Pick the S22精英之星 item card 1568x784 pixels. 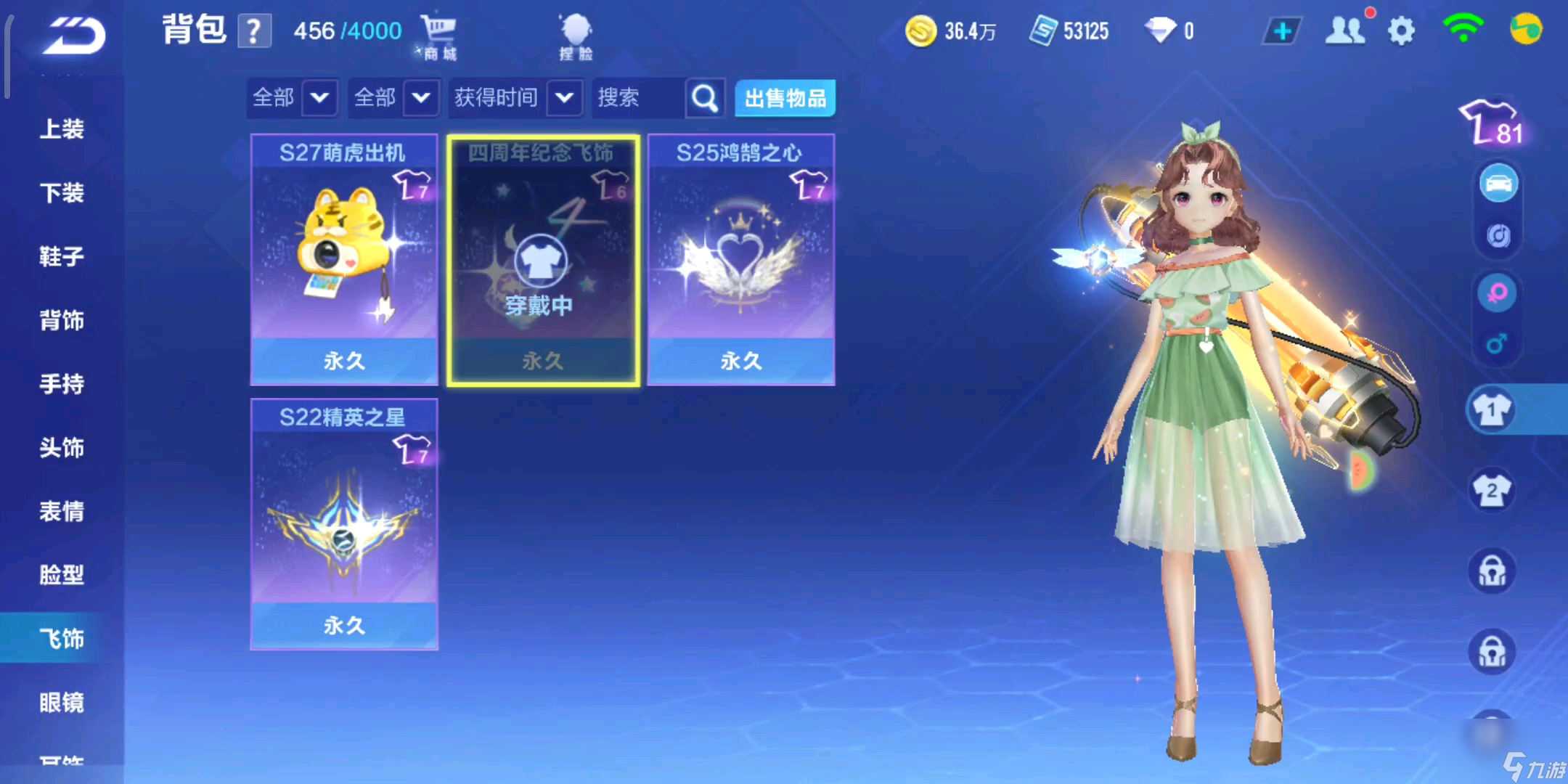344,523
